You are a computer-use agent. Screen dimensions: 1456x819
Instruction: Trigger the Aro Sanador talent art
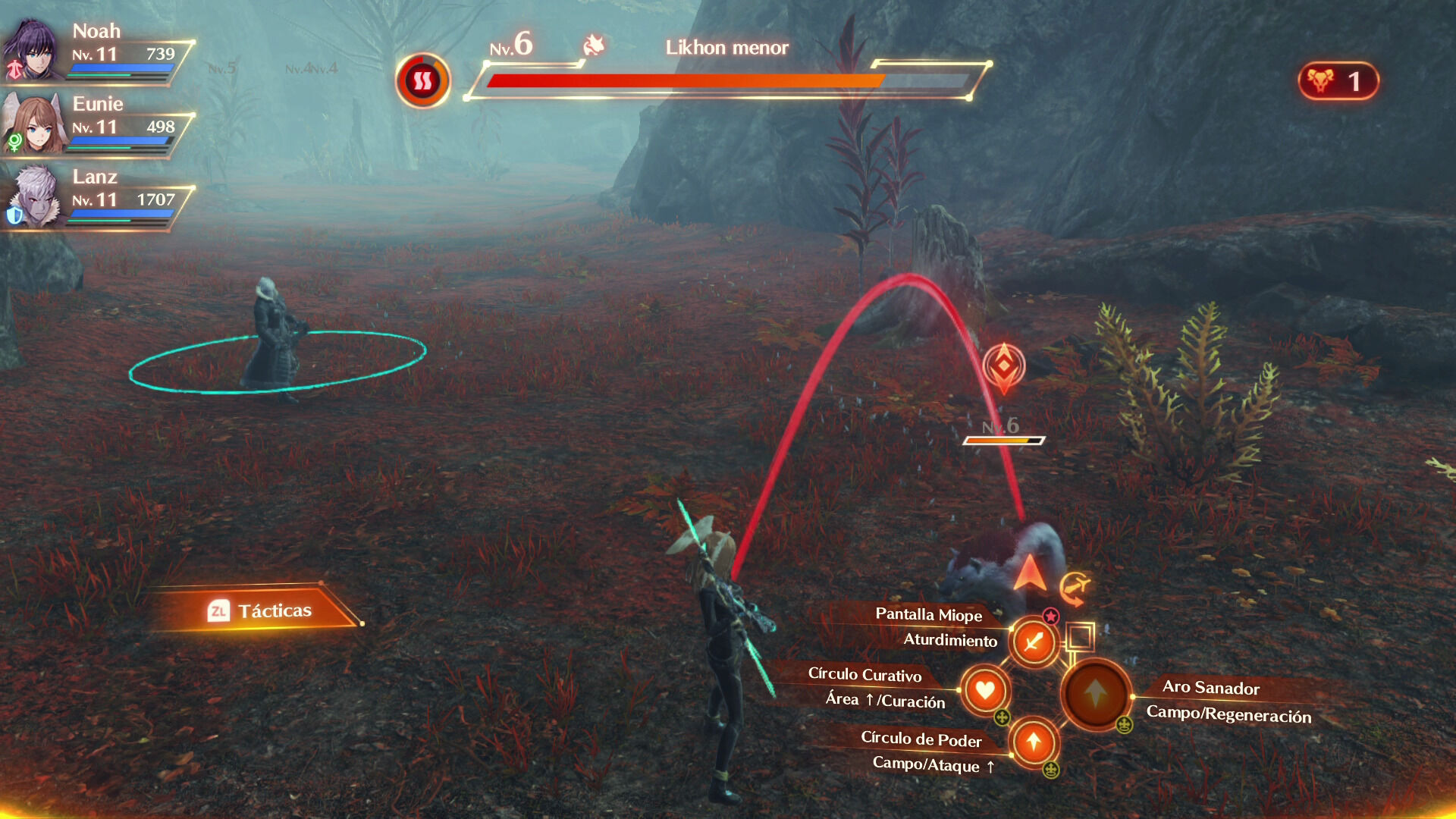[1096, 693]
